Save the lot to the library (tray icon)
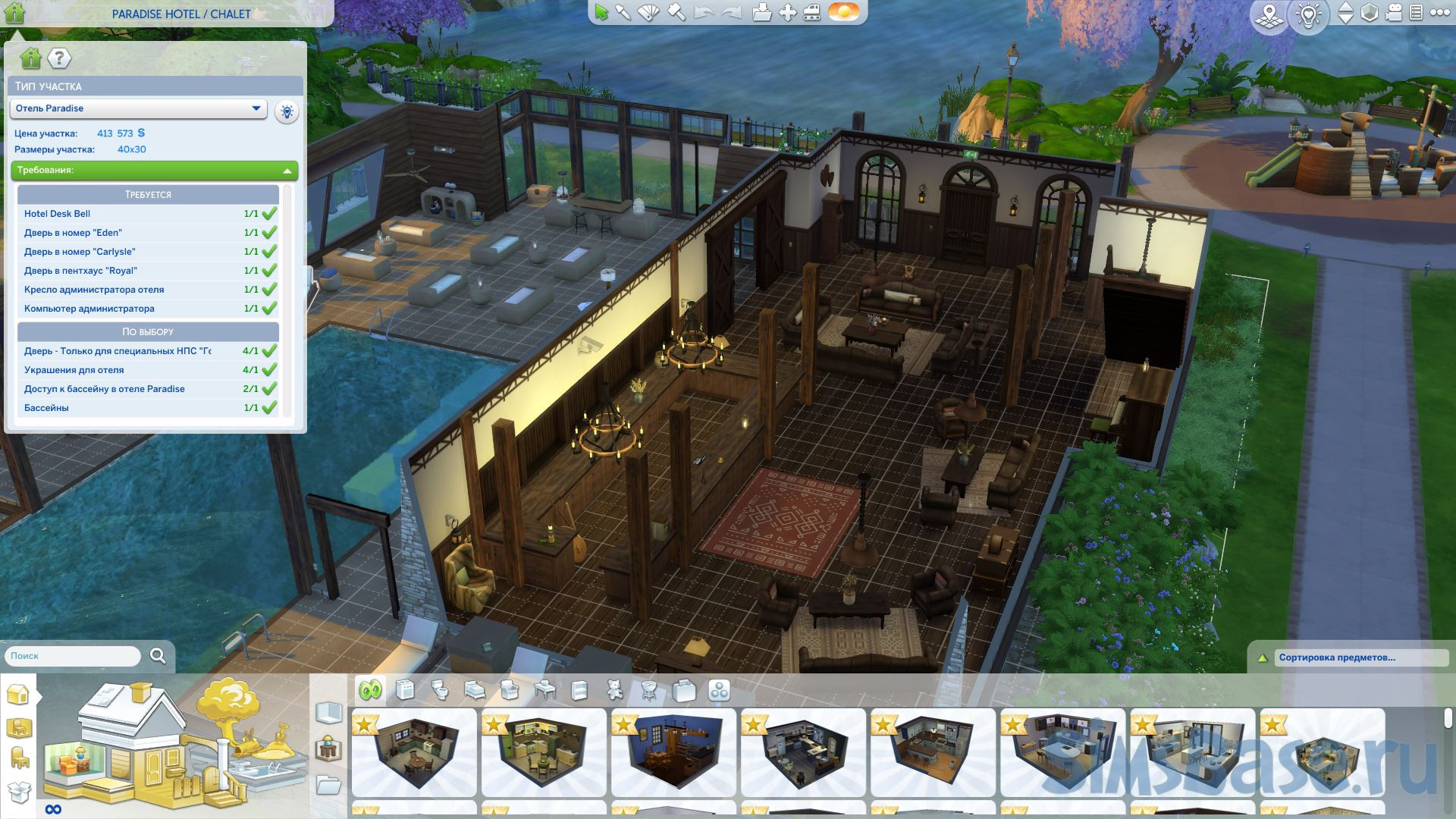 pyautogui.click(x=762, y=13)
